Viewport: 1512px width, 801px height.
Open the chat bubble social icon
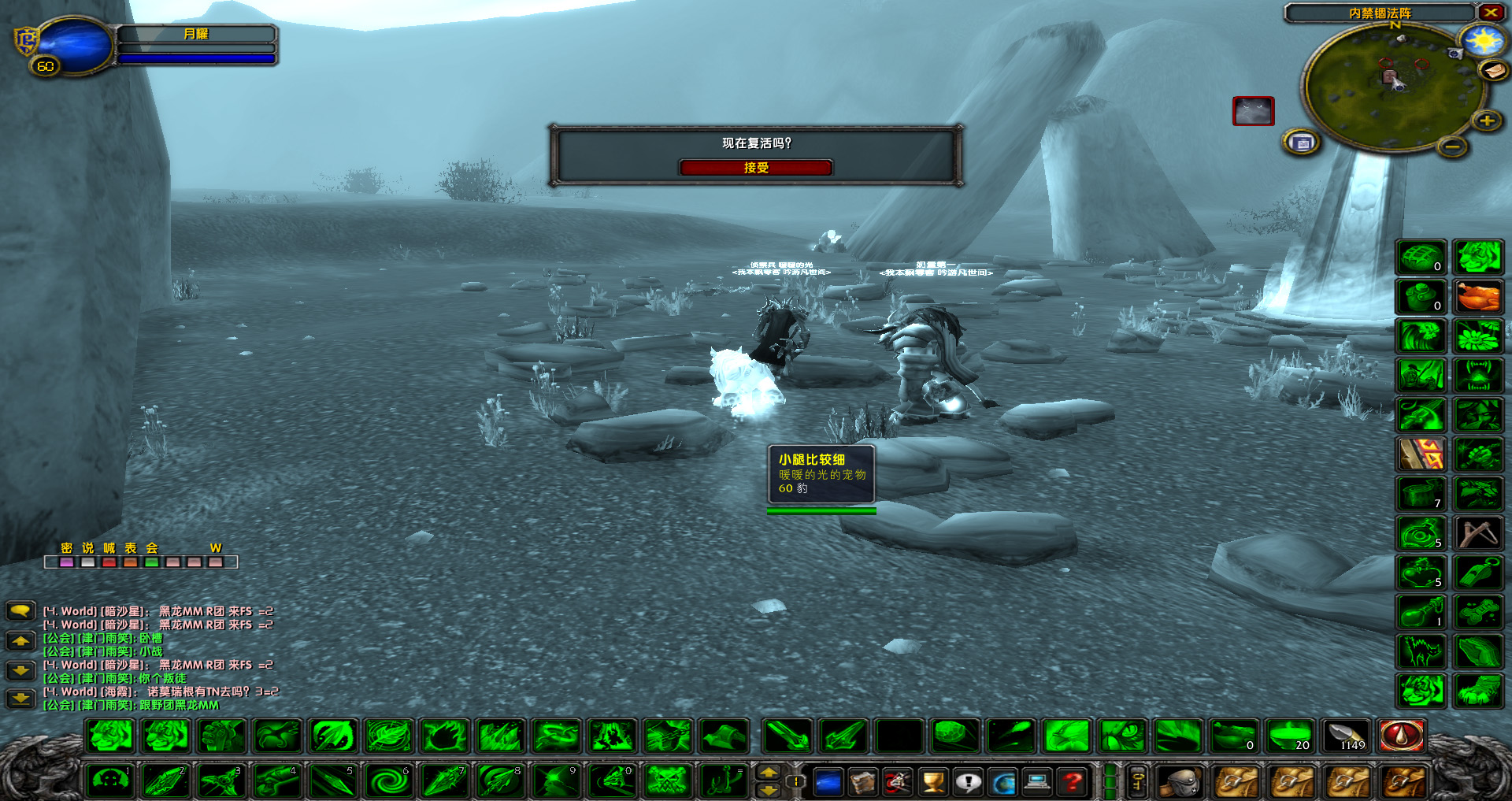click(x=967, y=784)
